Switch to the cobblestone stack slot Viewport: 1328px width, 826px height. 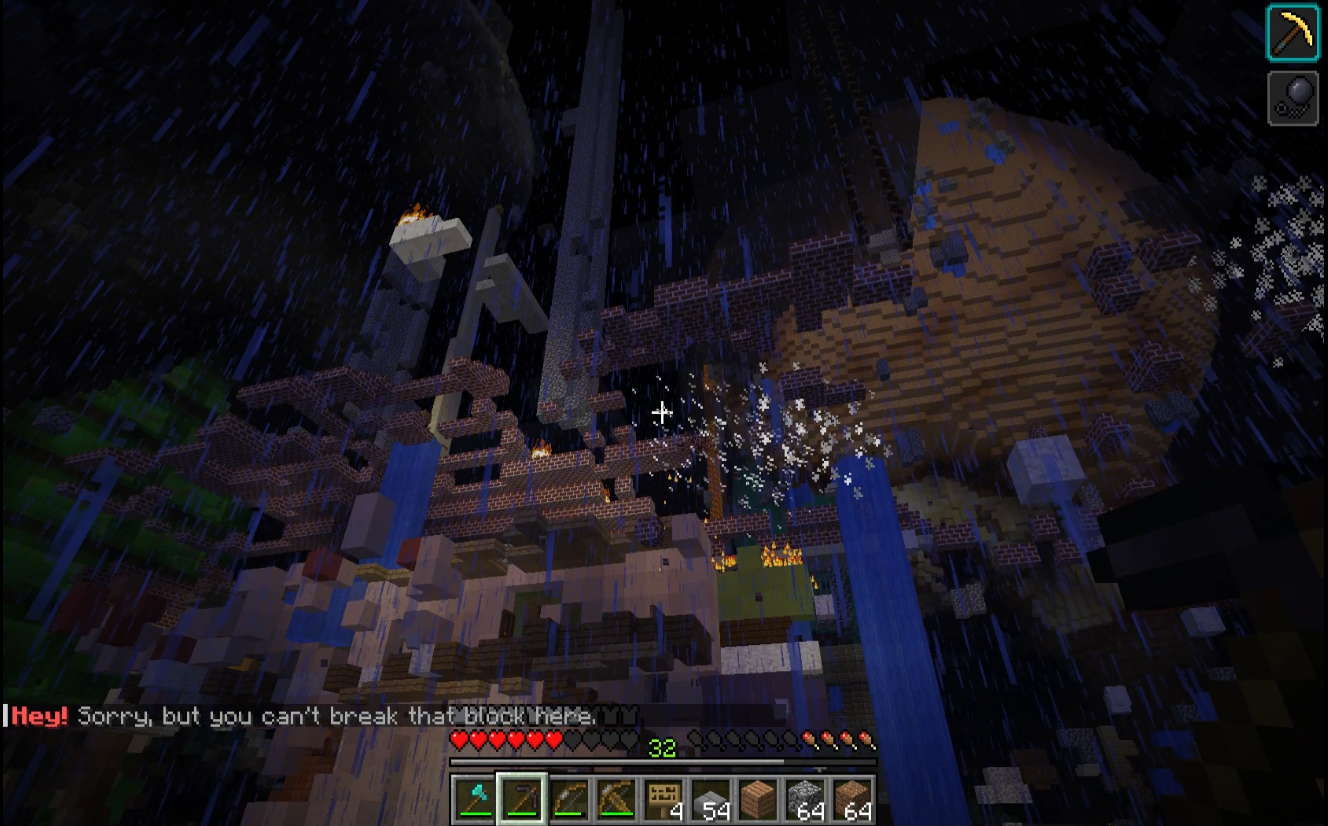pos(805,800)
